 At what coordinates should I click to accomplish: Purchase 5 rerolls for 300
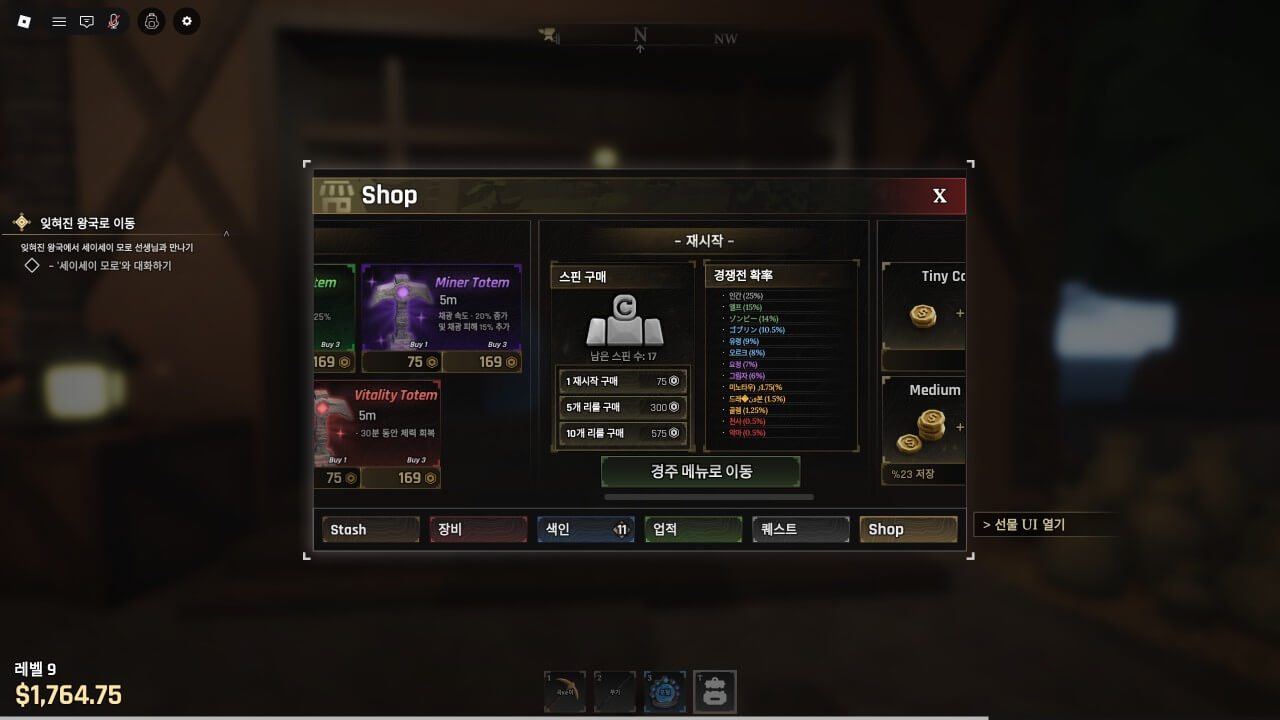[622, 407]
